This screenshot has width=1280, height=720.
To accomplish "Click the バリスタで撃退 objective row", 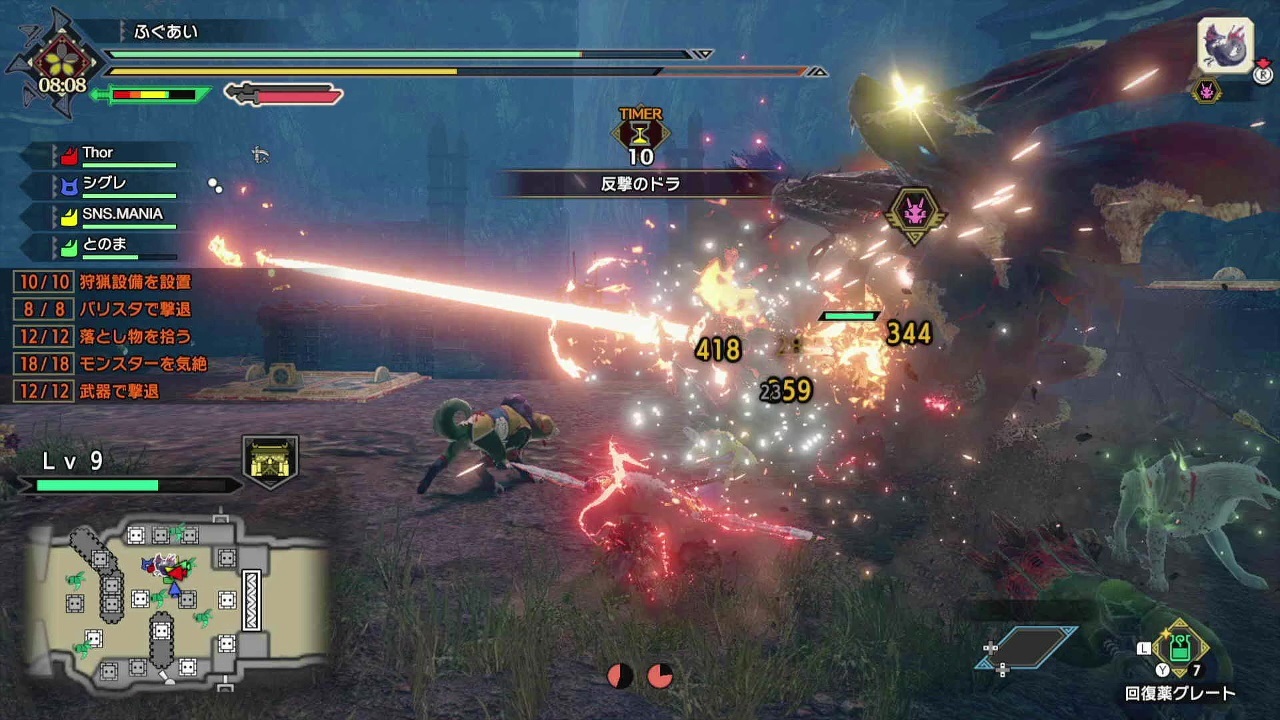I will pos(110,310).
